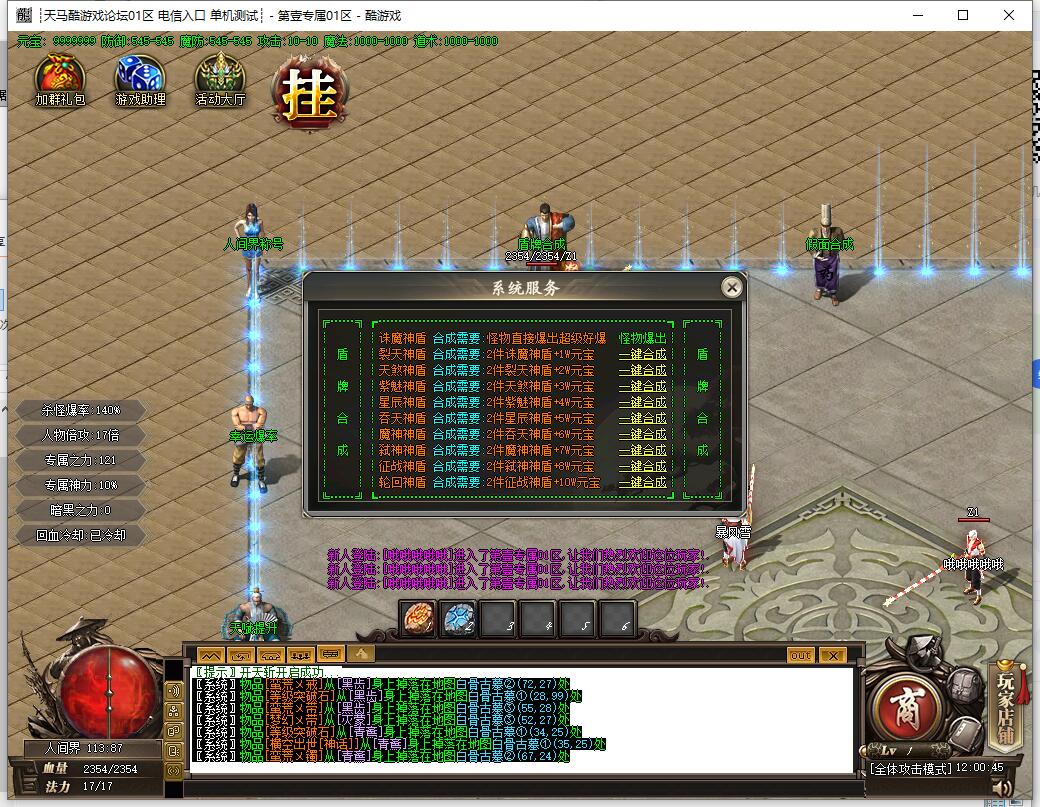The image size is (1040, 807).
Task: Open the 活动大厅 activity hall
Action: tap(219, 78)
